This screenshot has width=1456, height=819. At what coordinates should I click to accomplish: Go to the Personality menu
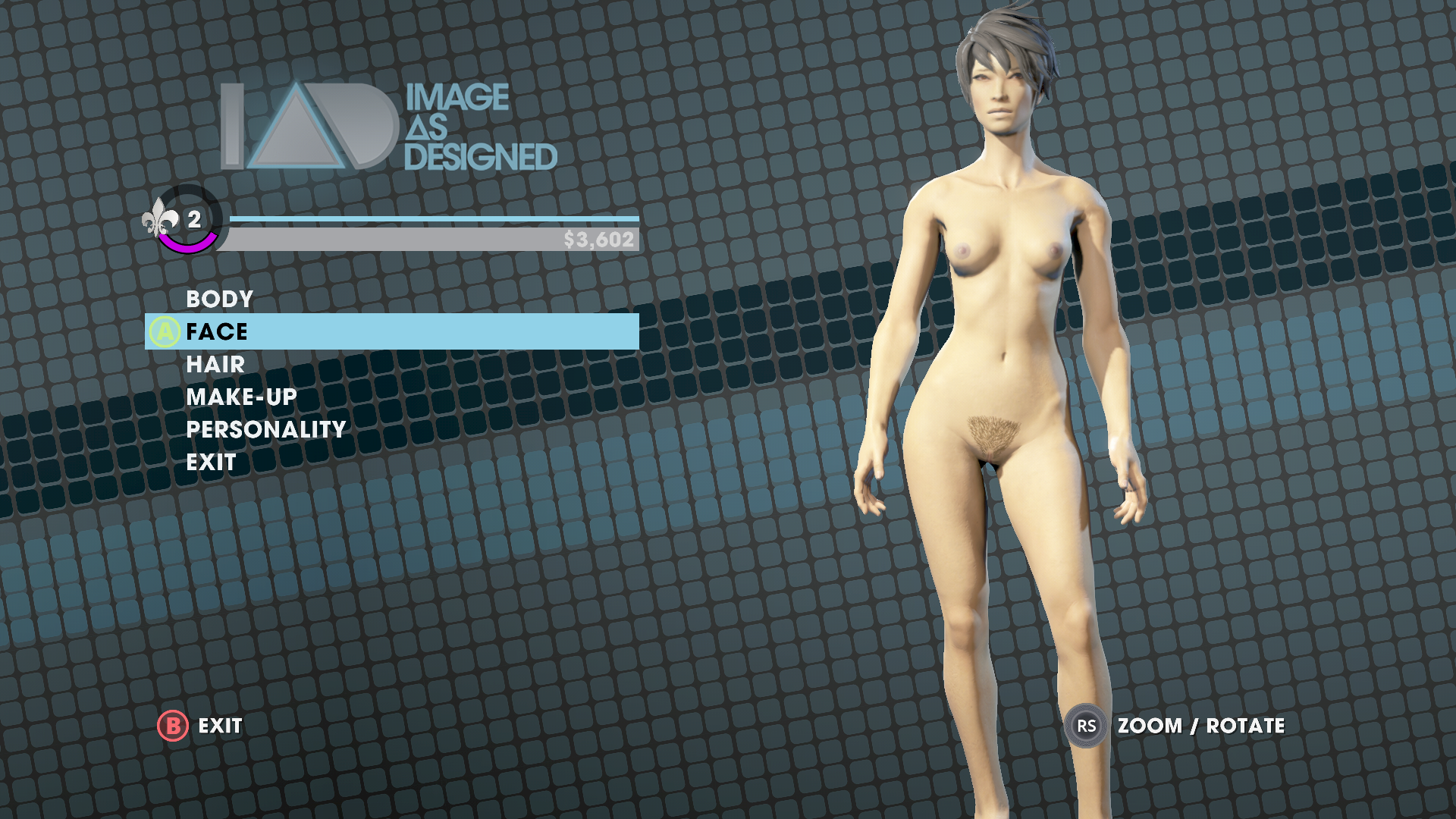click(x=265, y=429)
